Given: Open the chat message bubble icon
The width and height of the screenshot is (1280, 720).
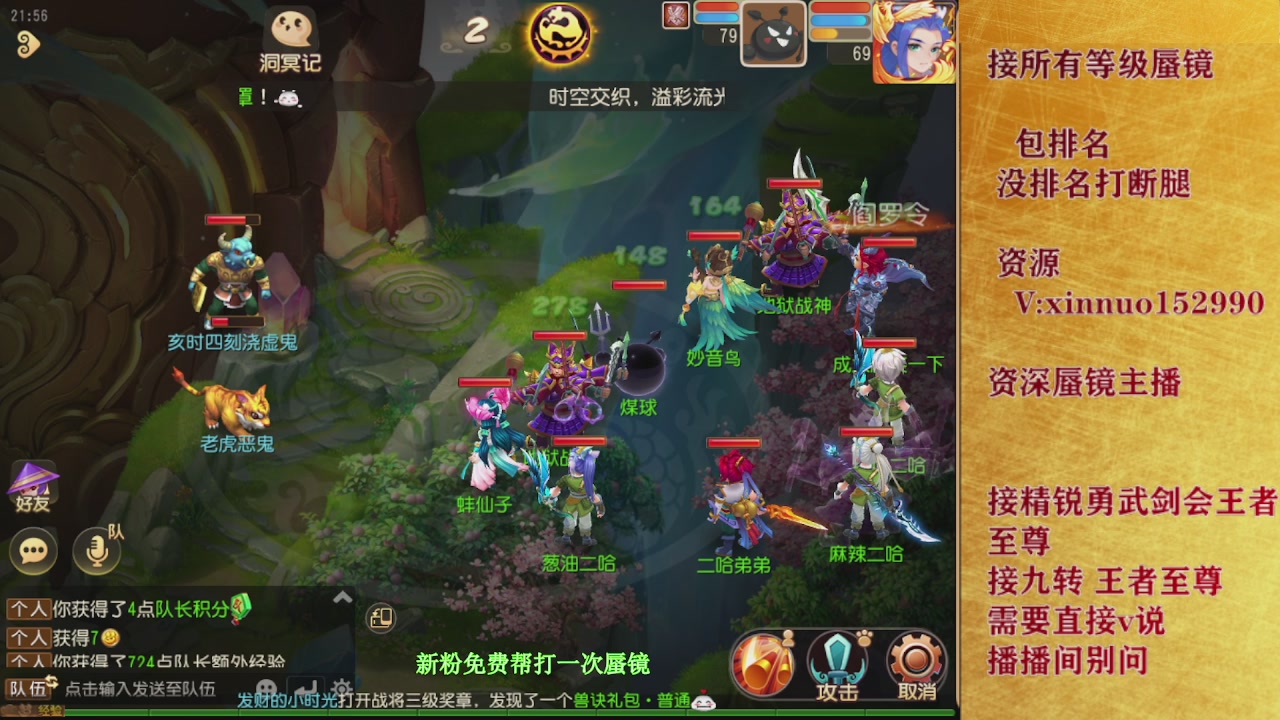Looking at the screenshot, I should (x=33, y=551).
